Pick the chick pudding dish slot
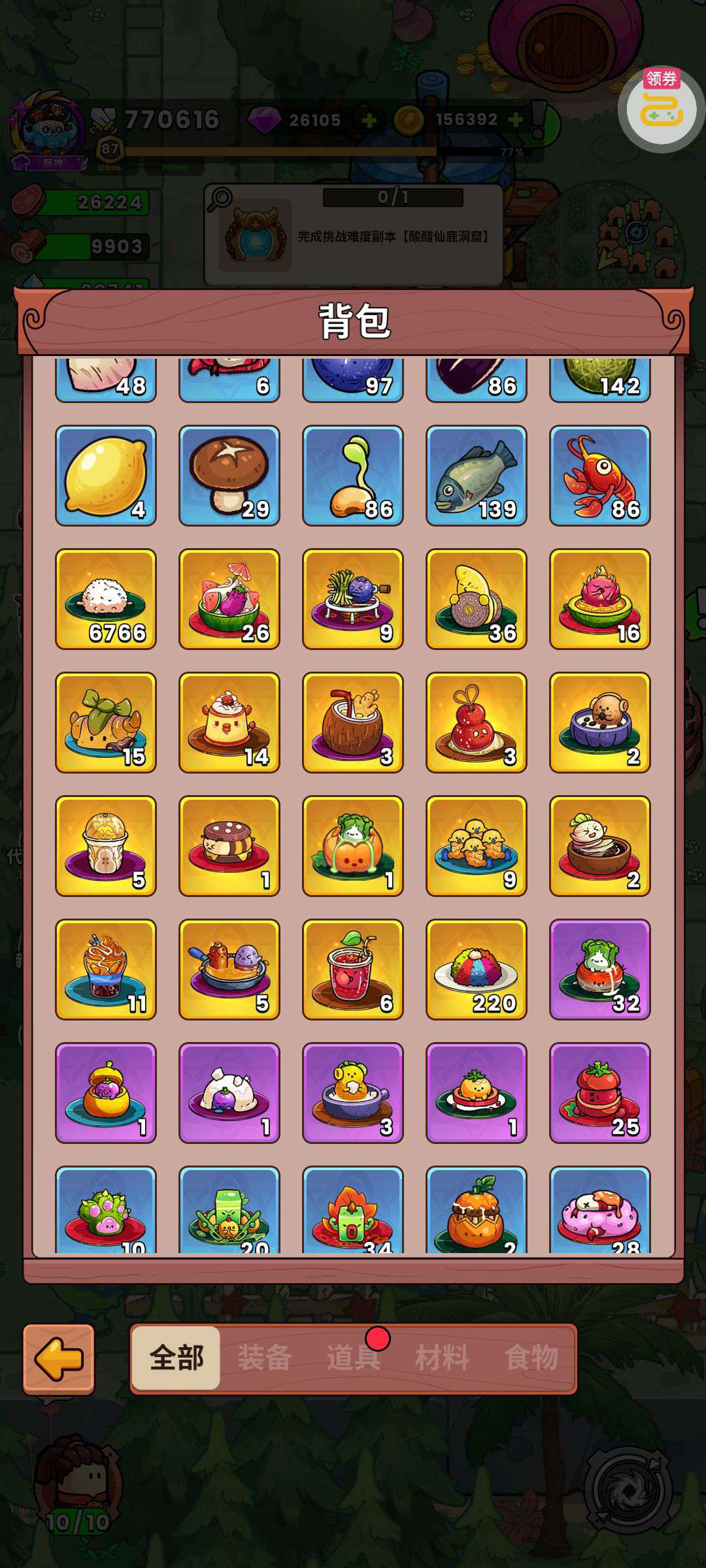706x1568 pixels. point(229,723)
